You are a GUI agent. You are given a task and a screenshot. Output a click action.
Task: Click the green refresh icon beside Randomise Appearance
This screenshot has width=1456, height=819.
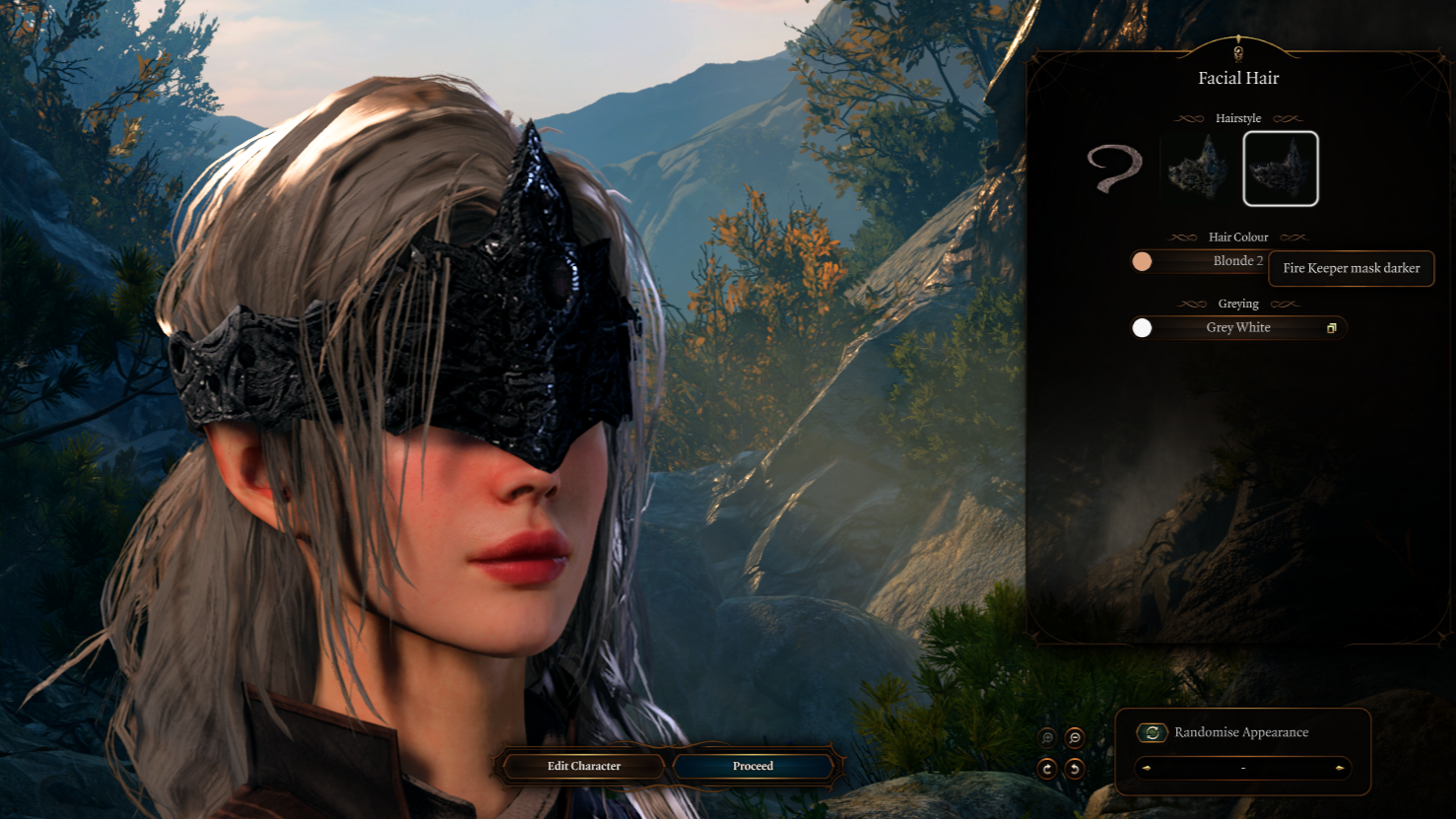(x=1151, y=732)
